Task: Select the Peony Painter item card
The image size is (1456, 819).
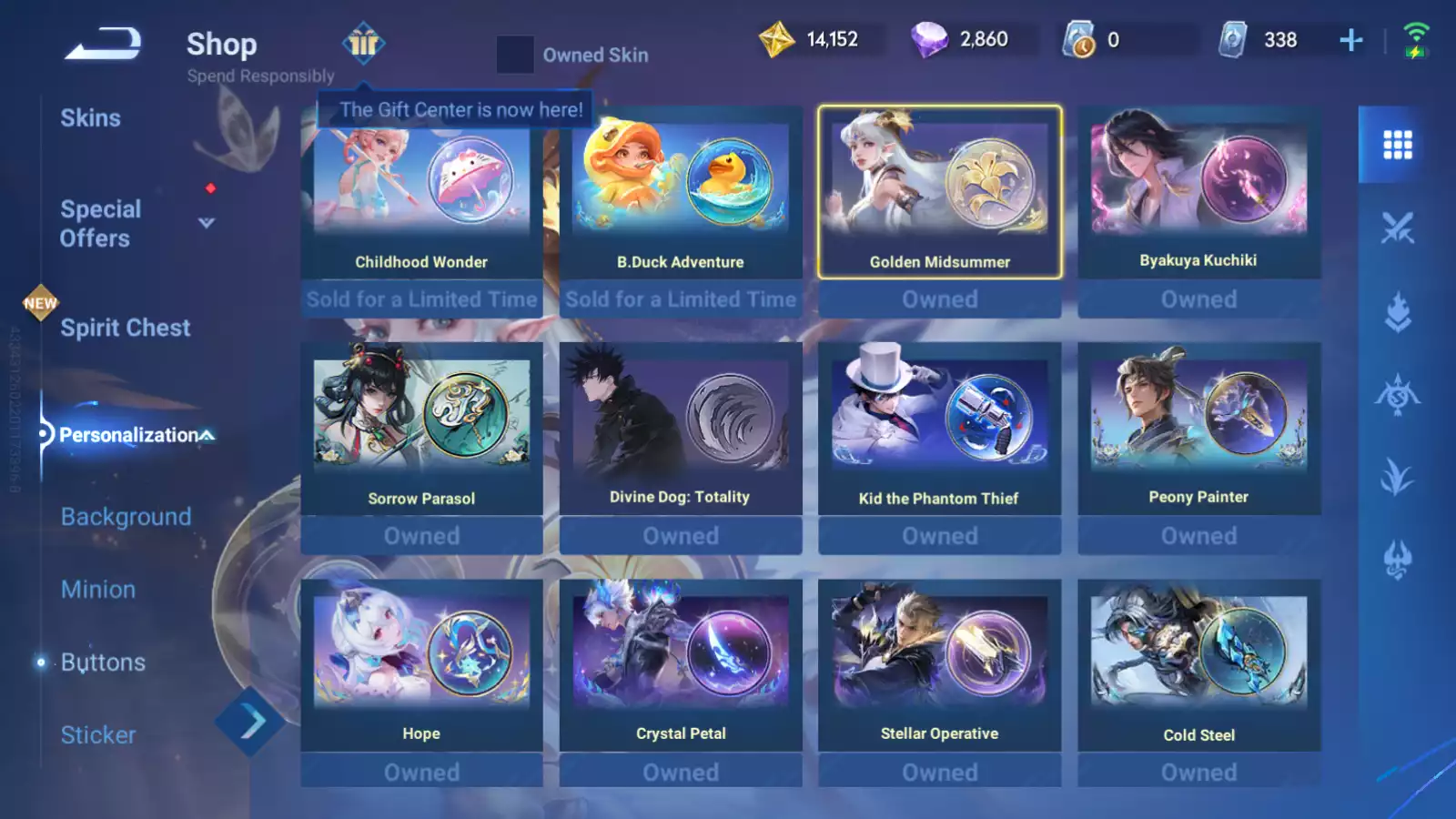Action: [1198, 430]
